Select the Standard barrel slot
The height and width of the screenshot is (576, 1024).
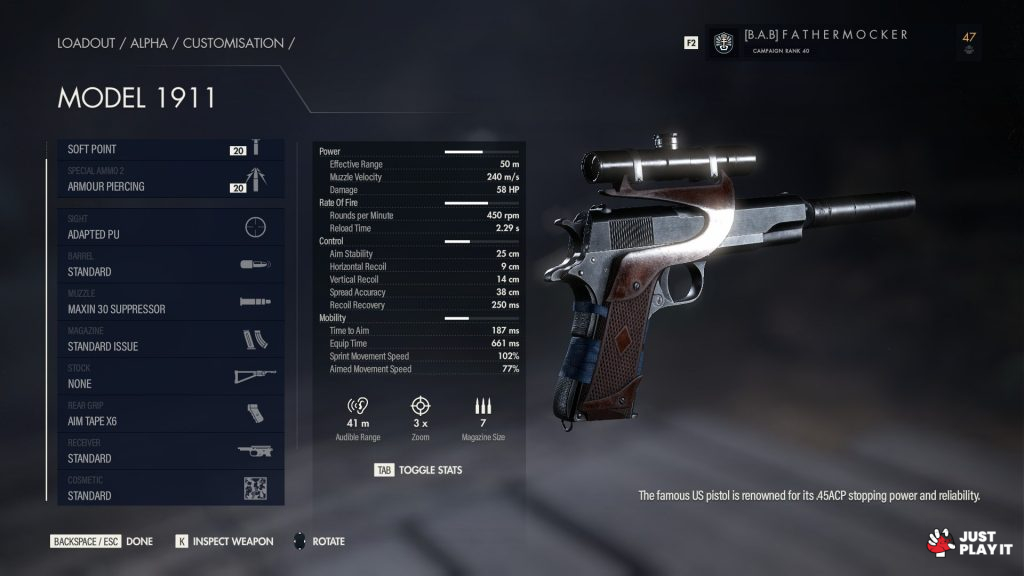coord(165,265)
